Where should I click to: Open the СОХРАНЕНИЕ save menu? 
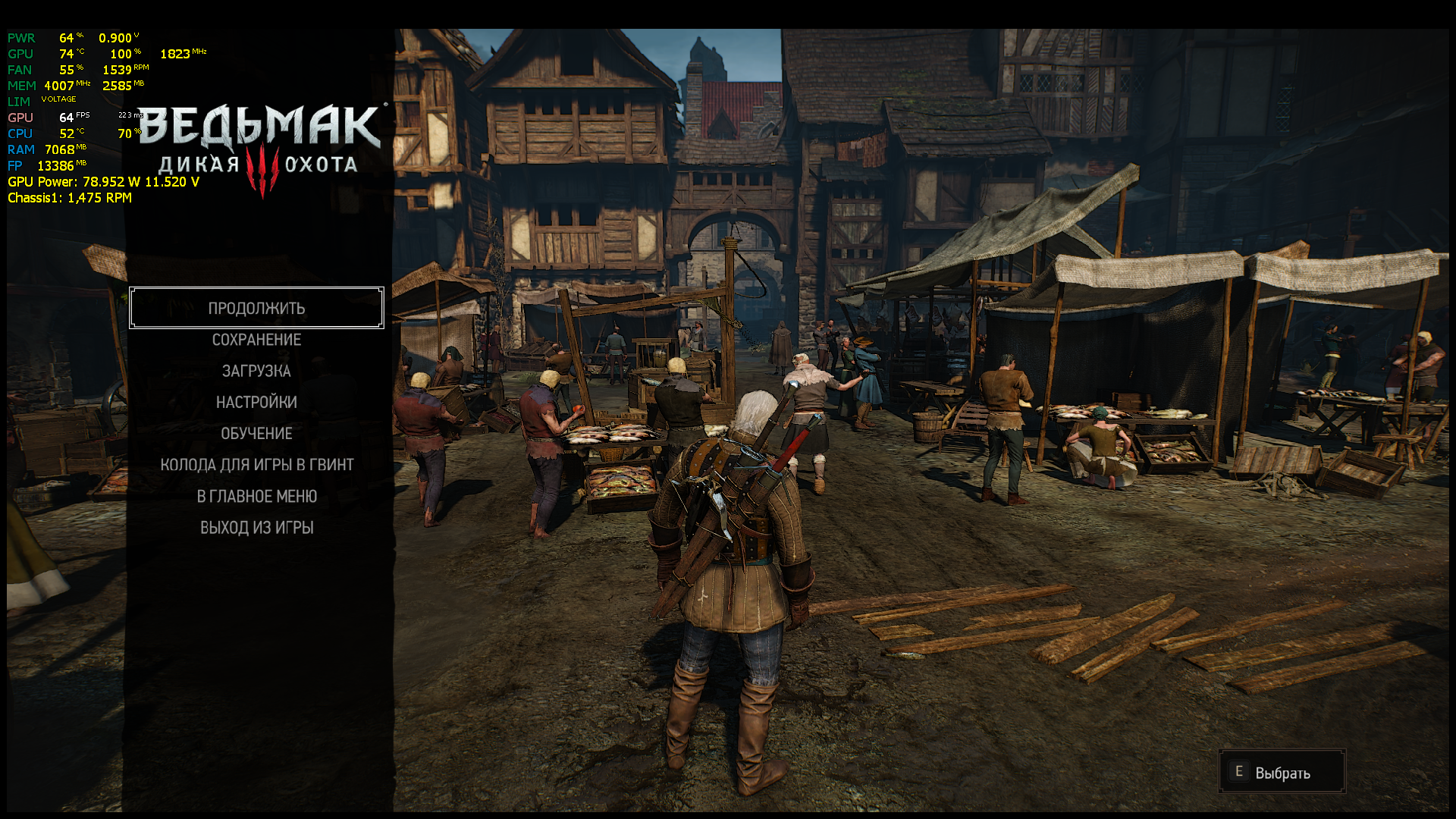click(x=256, y=340)
